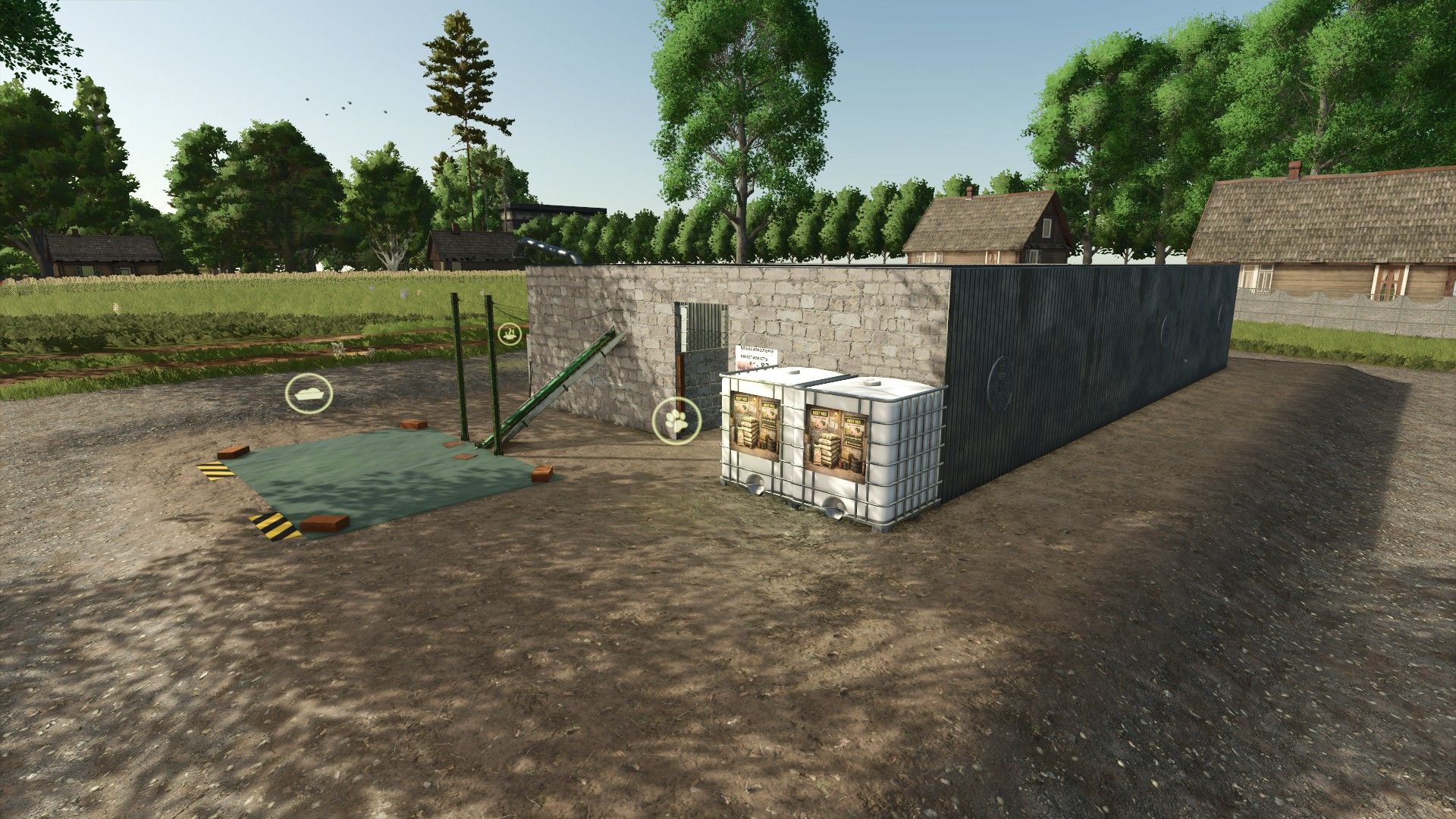Click the conveyor support pole
Screen dimensions: 1456x819
(493, 372)
